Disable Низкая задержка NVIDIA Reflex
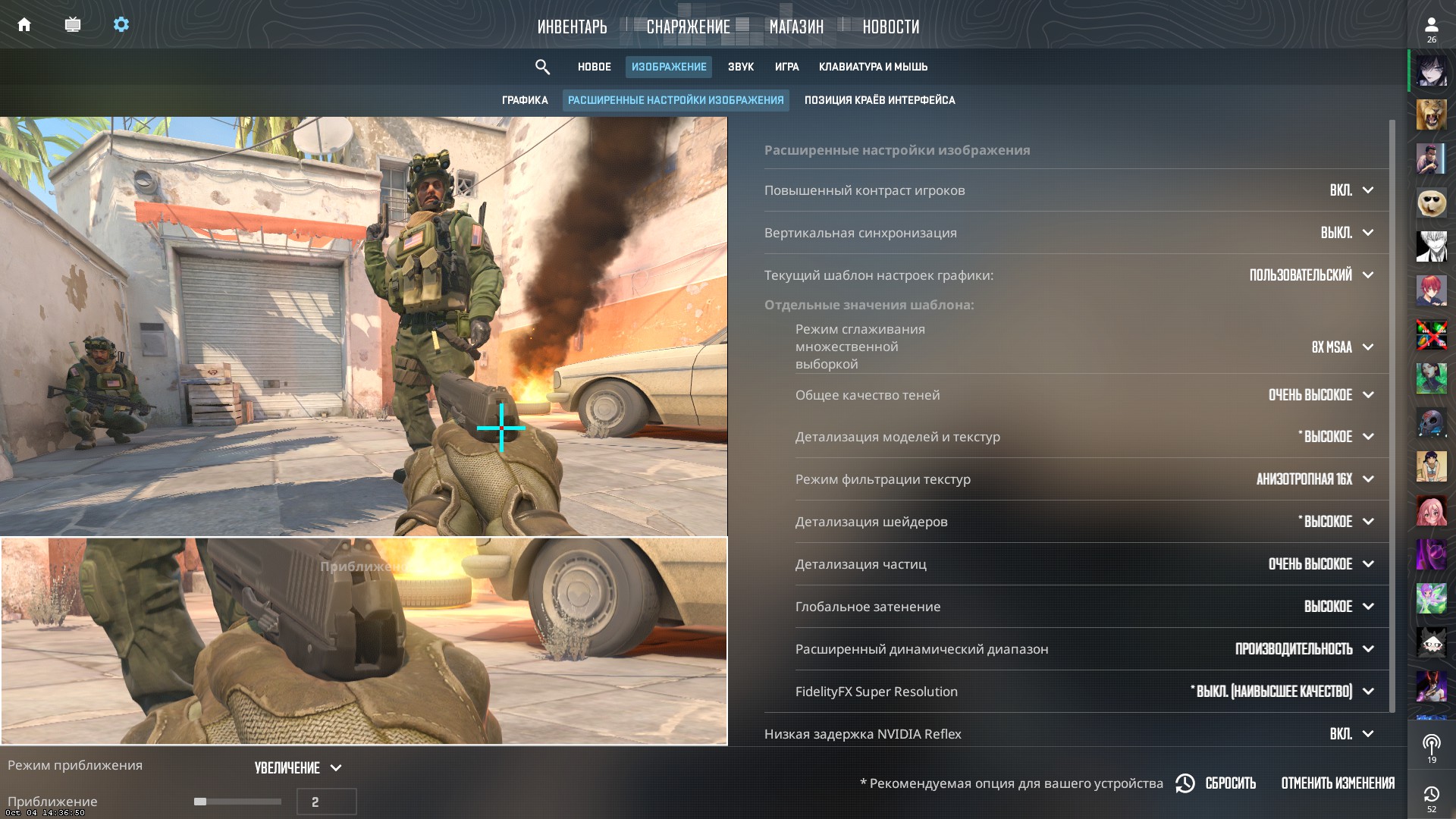 coord(1342,733)
